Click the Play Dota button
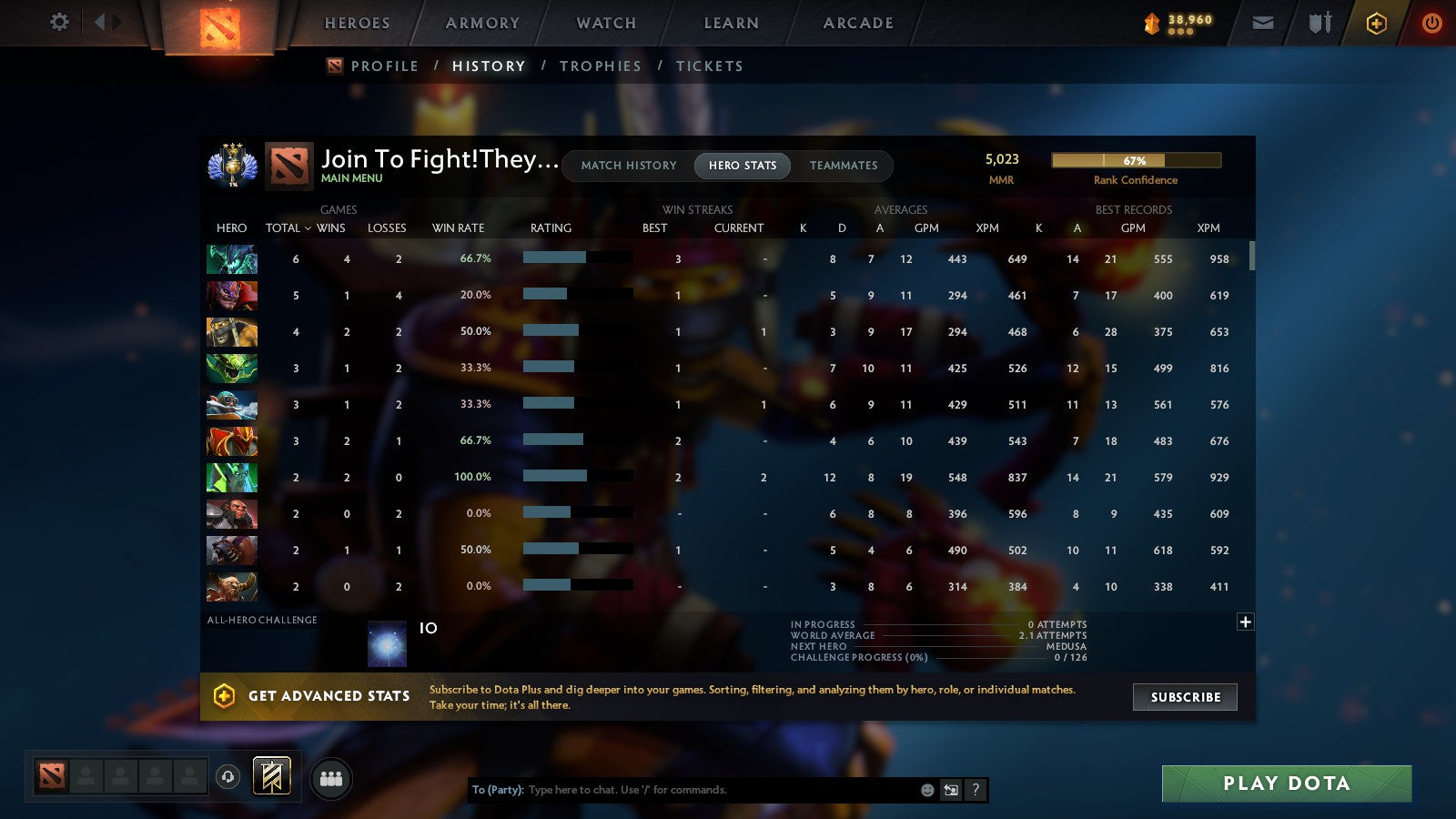 click(1287, 784)
